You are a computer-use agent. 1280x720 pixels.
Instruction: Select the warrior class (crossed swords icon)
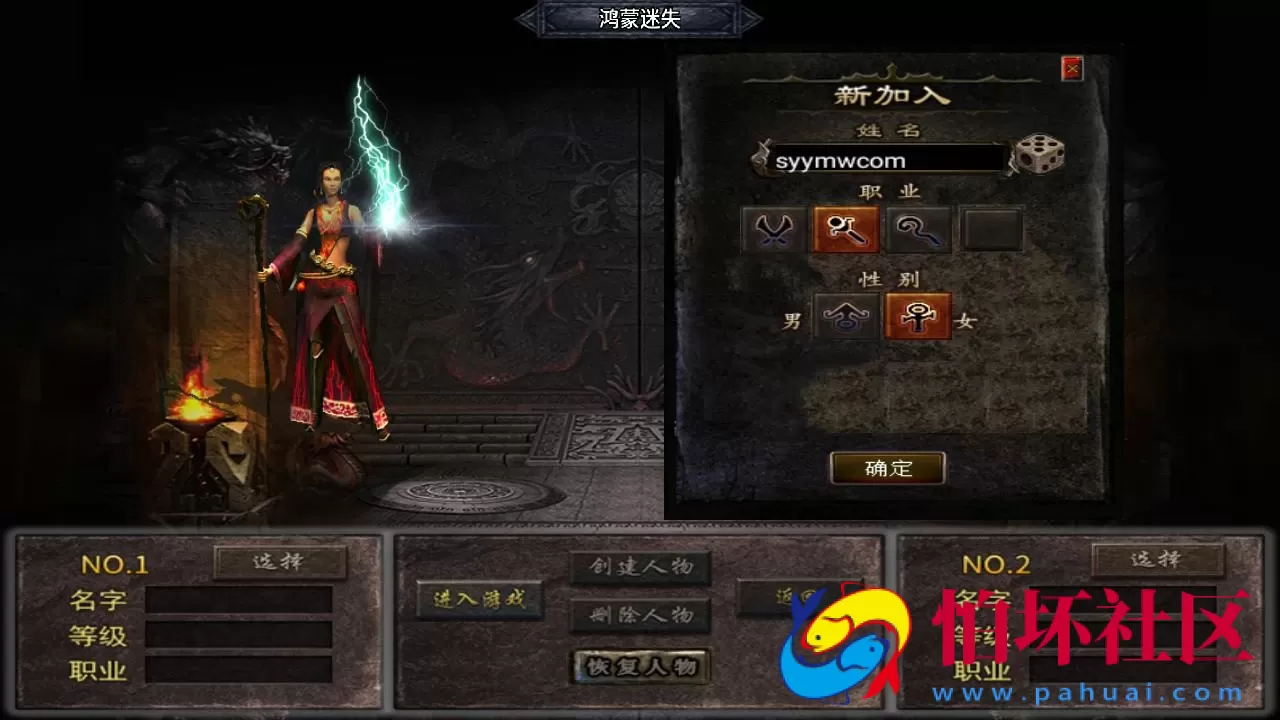770,229
